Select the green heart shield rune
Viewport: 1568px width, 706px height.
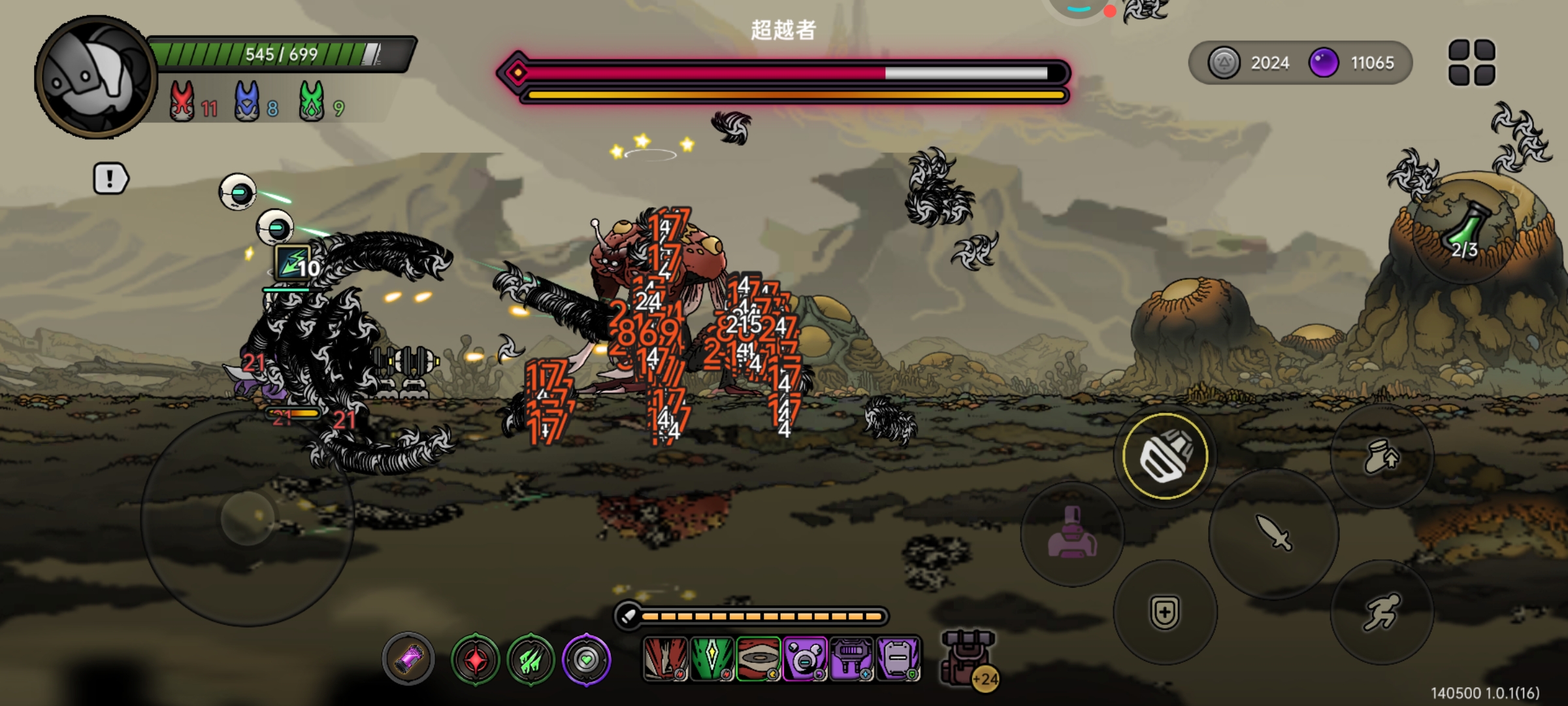tap(586, 660)
